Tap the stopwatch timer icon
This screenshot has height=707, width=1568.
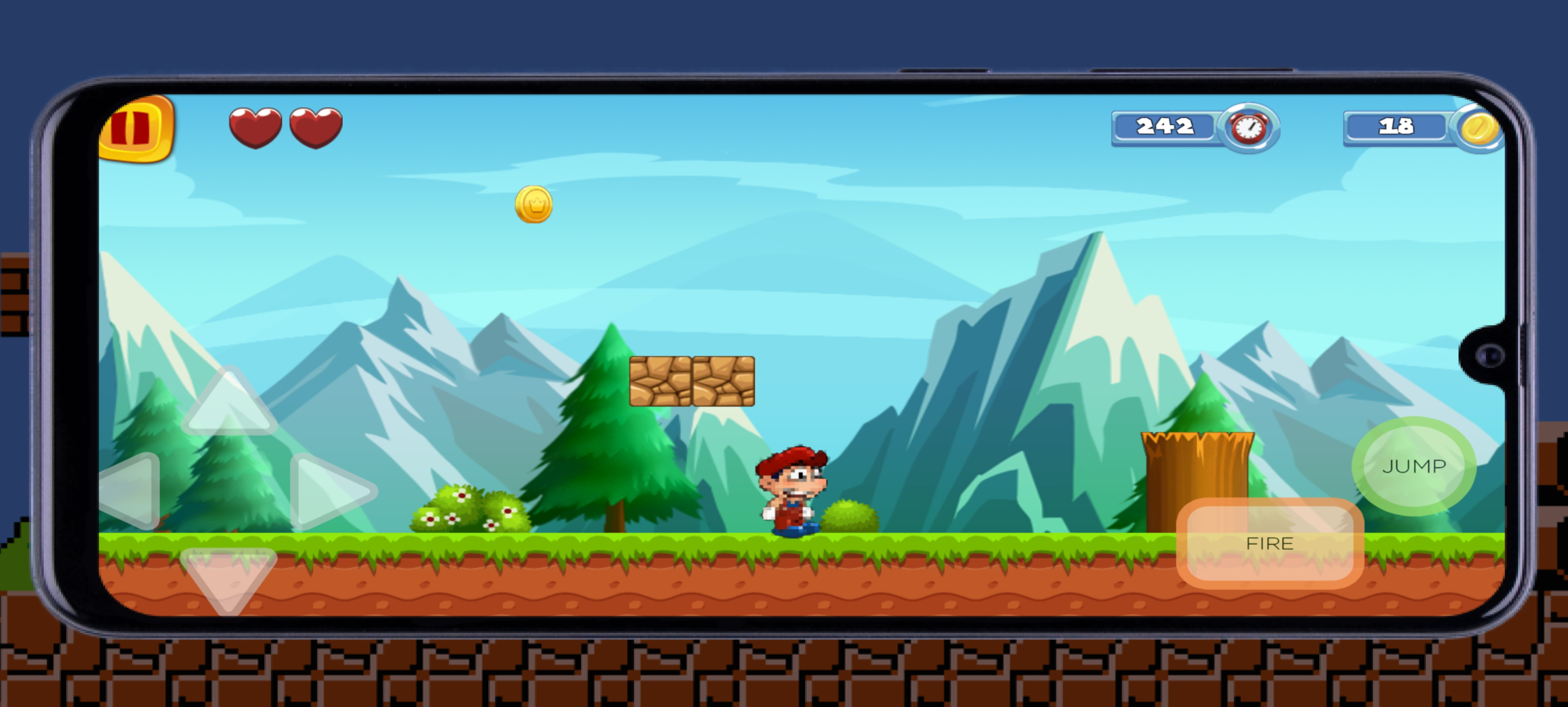click(x=1249, y=127)
